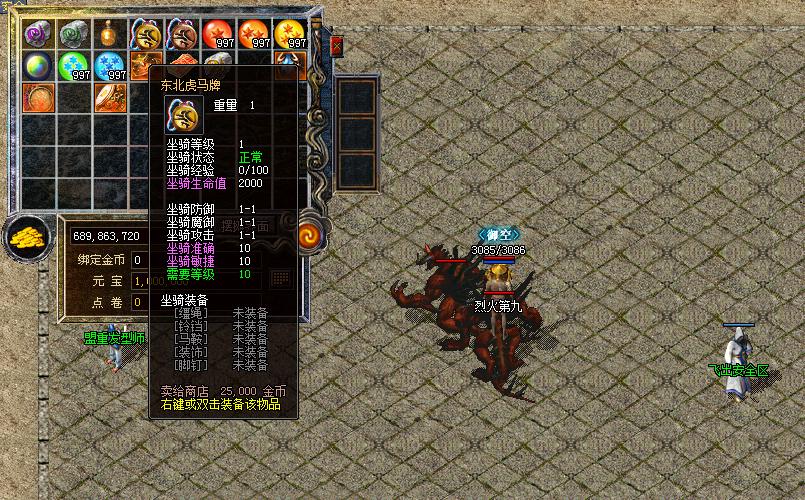
Task: Select the purple swirl rune stone
Action: 39,34
